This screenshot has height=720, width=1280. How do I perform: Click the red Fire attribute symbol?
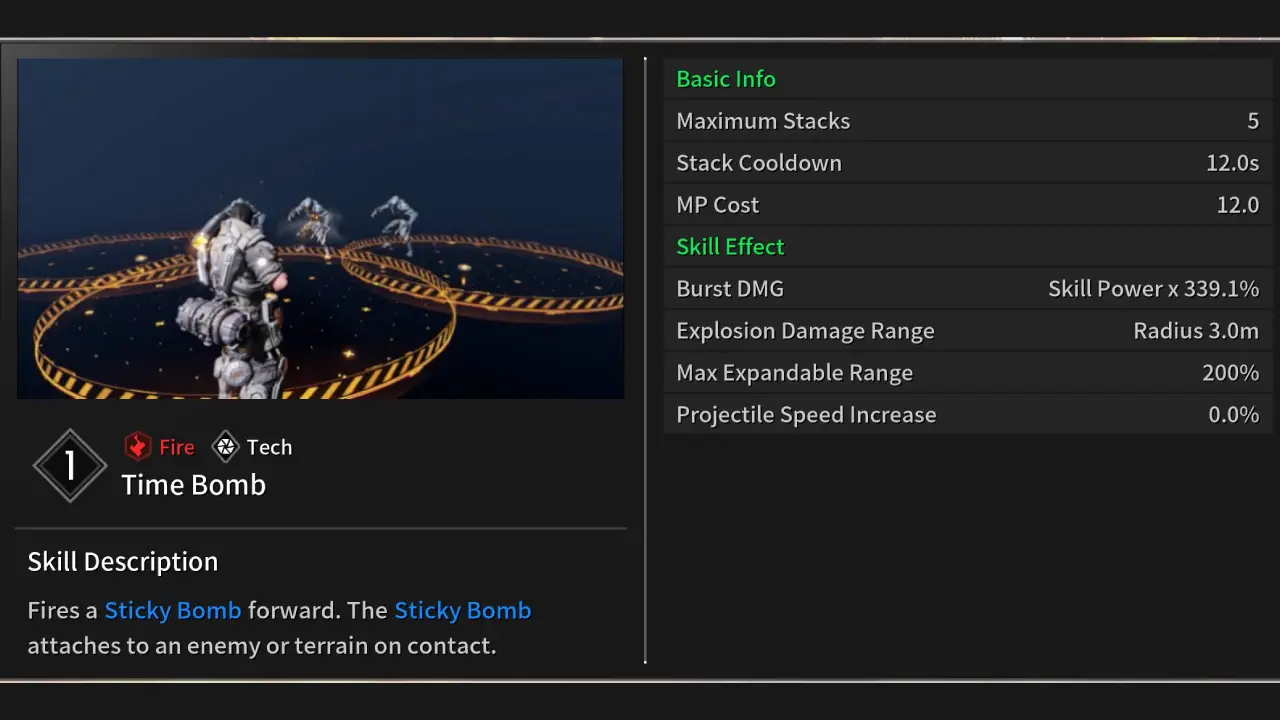138,446
